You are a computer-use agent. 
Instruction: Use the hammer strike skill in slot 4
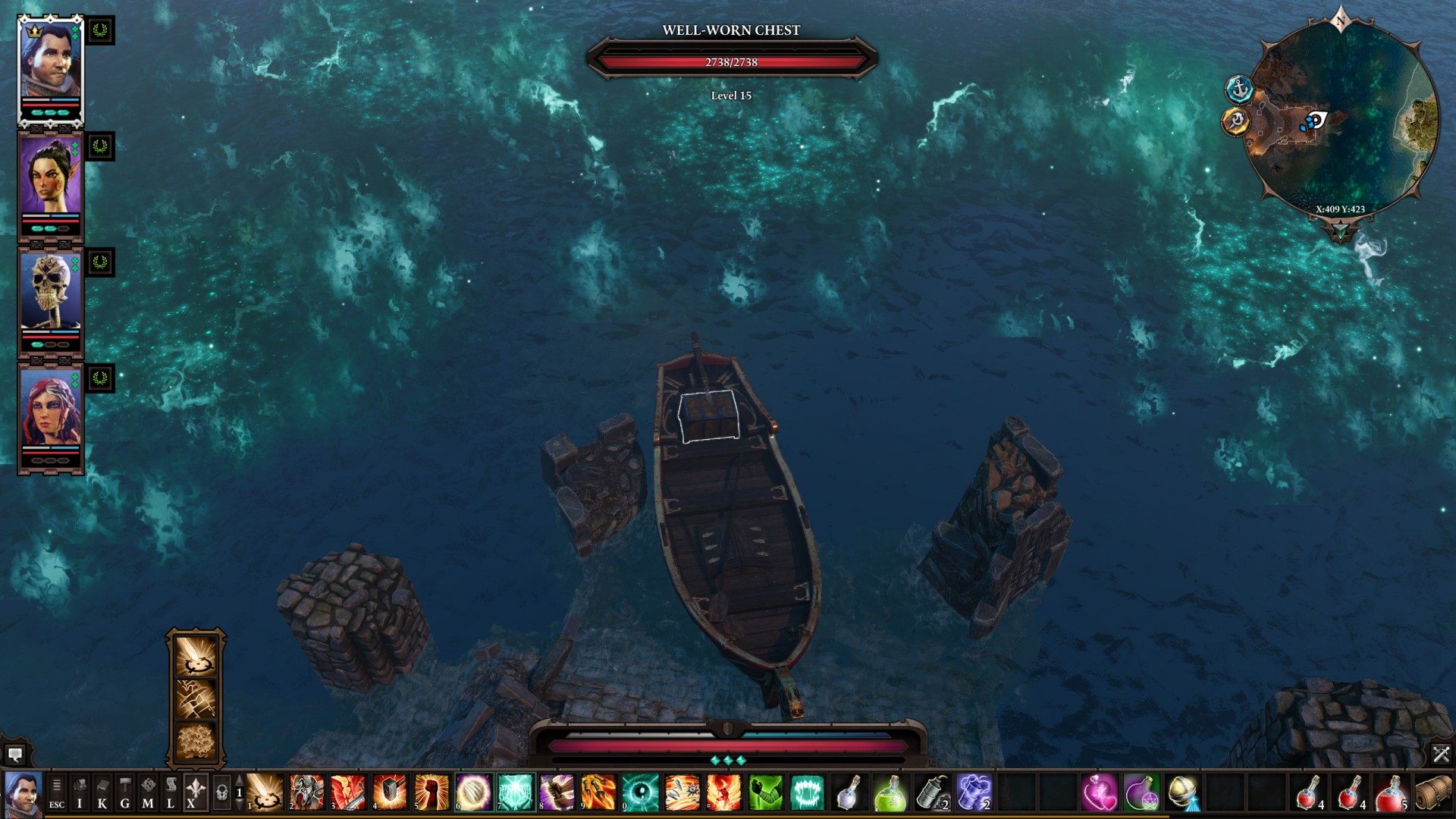[390, 792]
